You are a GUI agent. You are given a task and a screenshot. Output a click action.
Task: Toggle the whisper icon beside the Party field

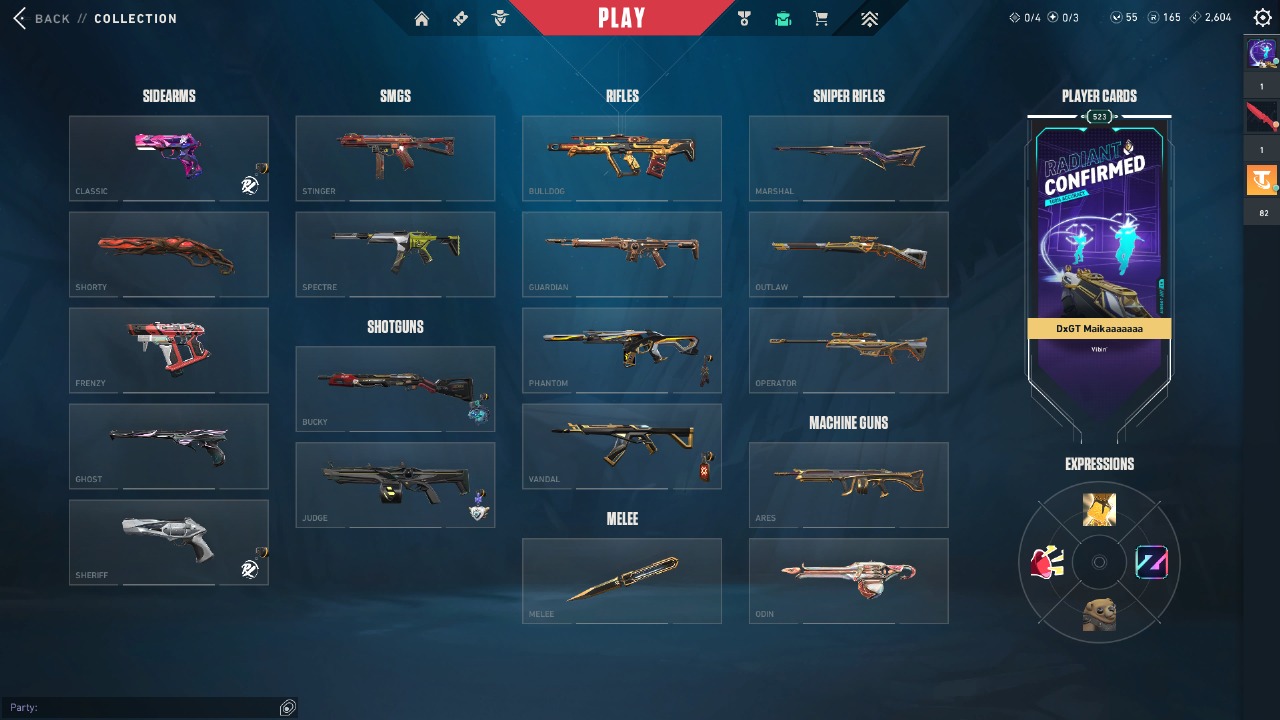tap(287, 707)
